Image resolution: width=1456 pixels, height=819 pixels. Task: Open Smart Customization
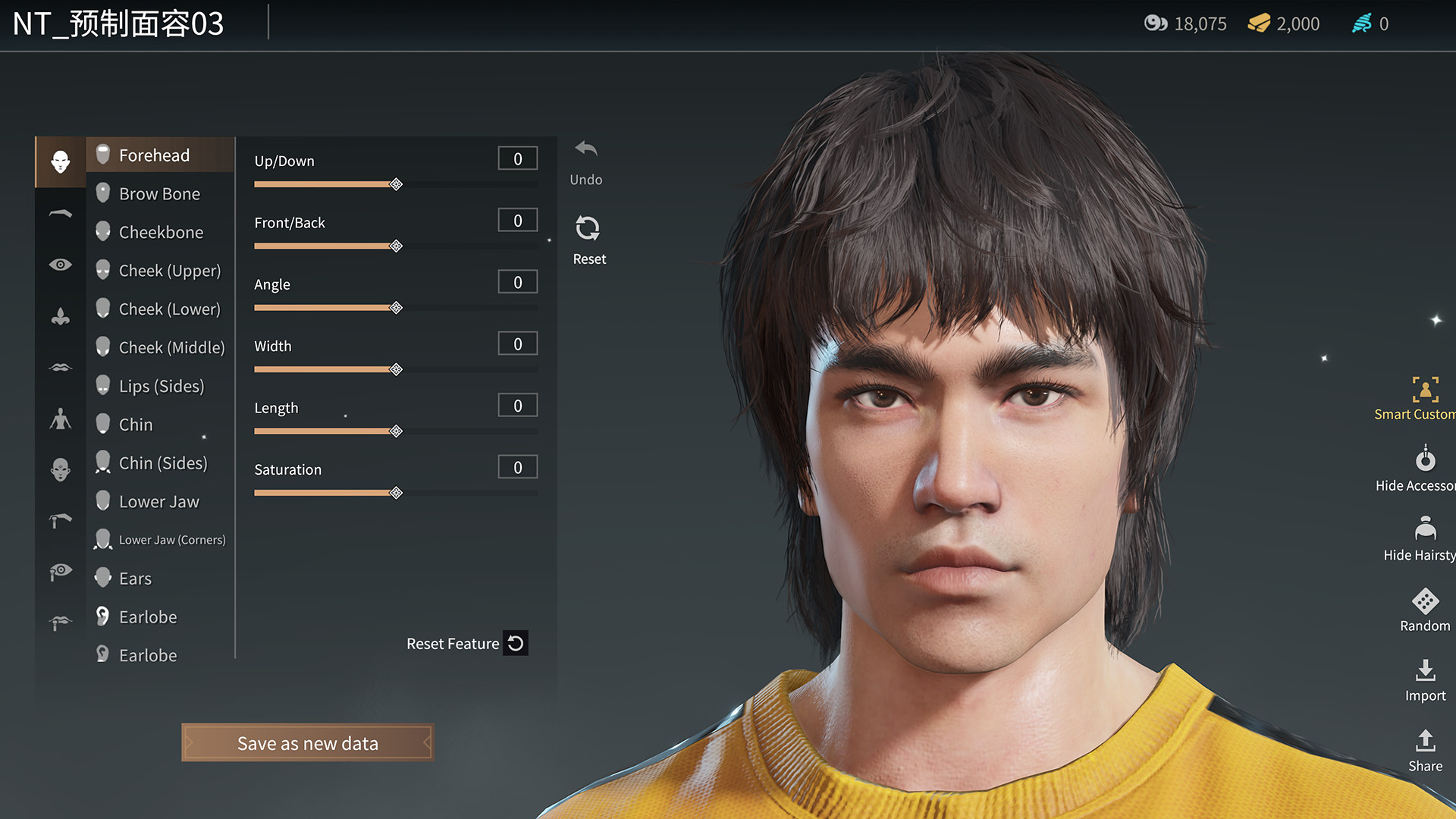(1425, 390)
